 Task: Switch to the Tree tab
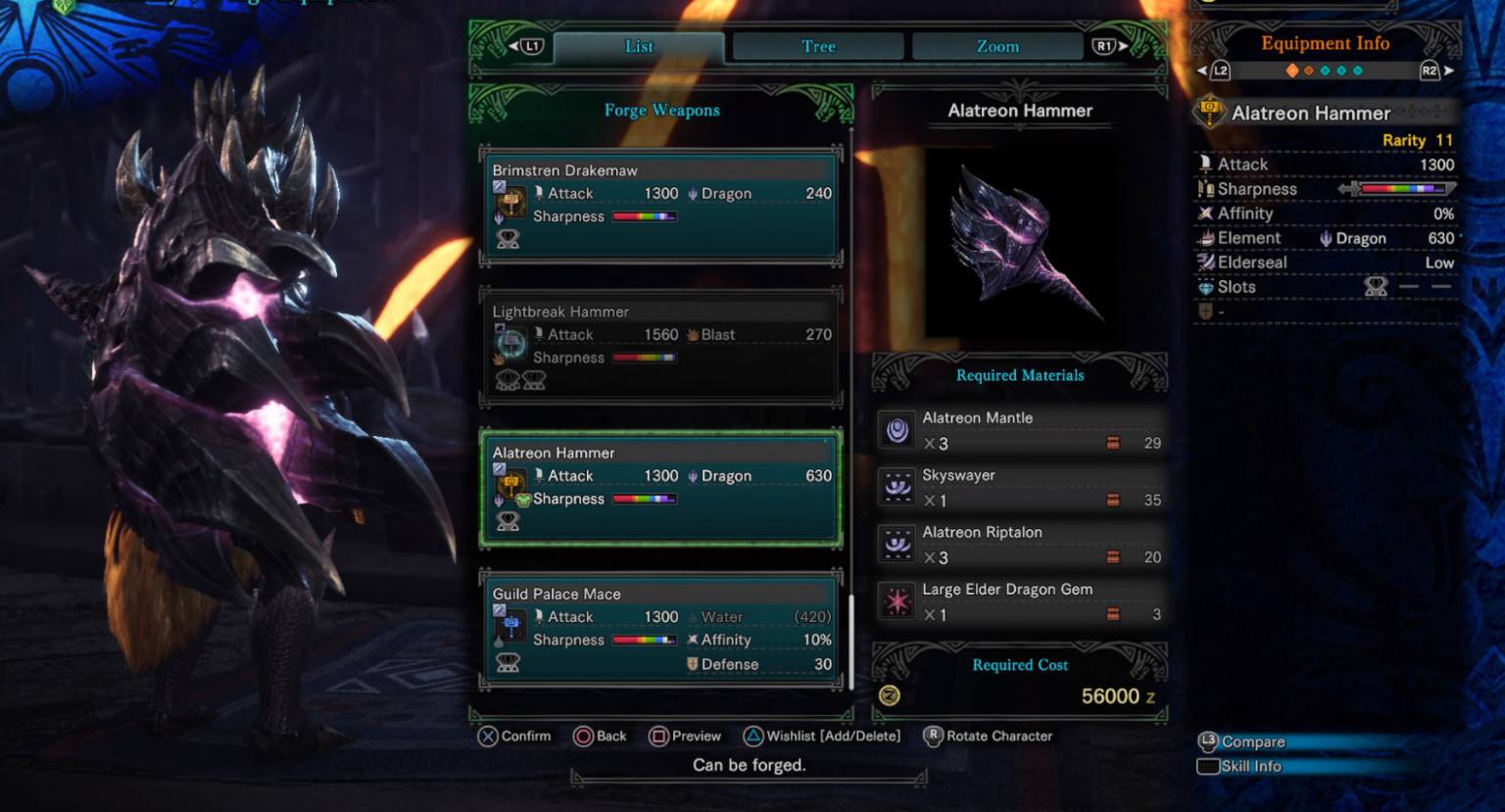pyautogui.click(x=817, y=45)
